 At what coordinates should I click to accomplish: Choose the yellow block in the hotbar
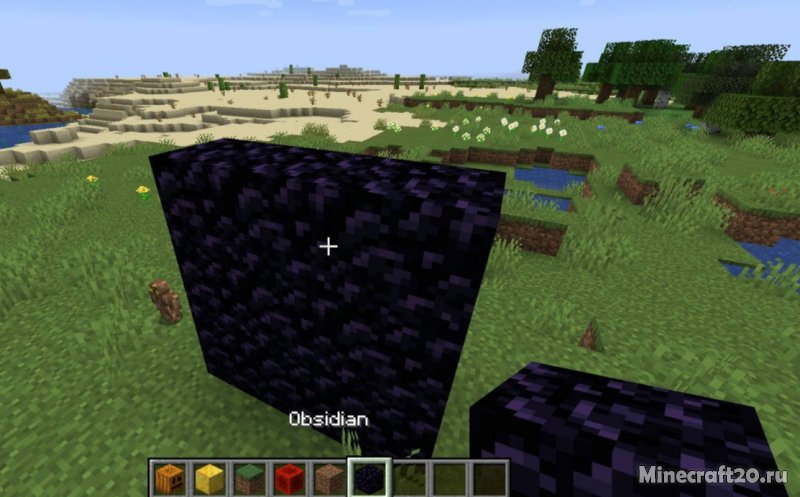point(209,478)
